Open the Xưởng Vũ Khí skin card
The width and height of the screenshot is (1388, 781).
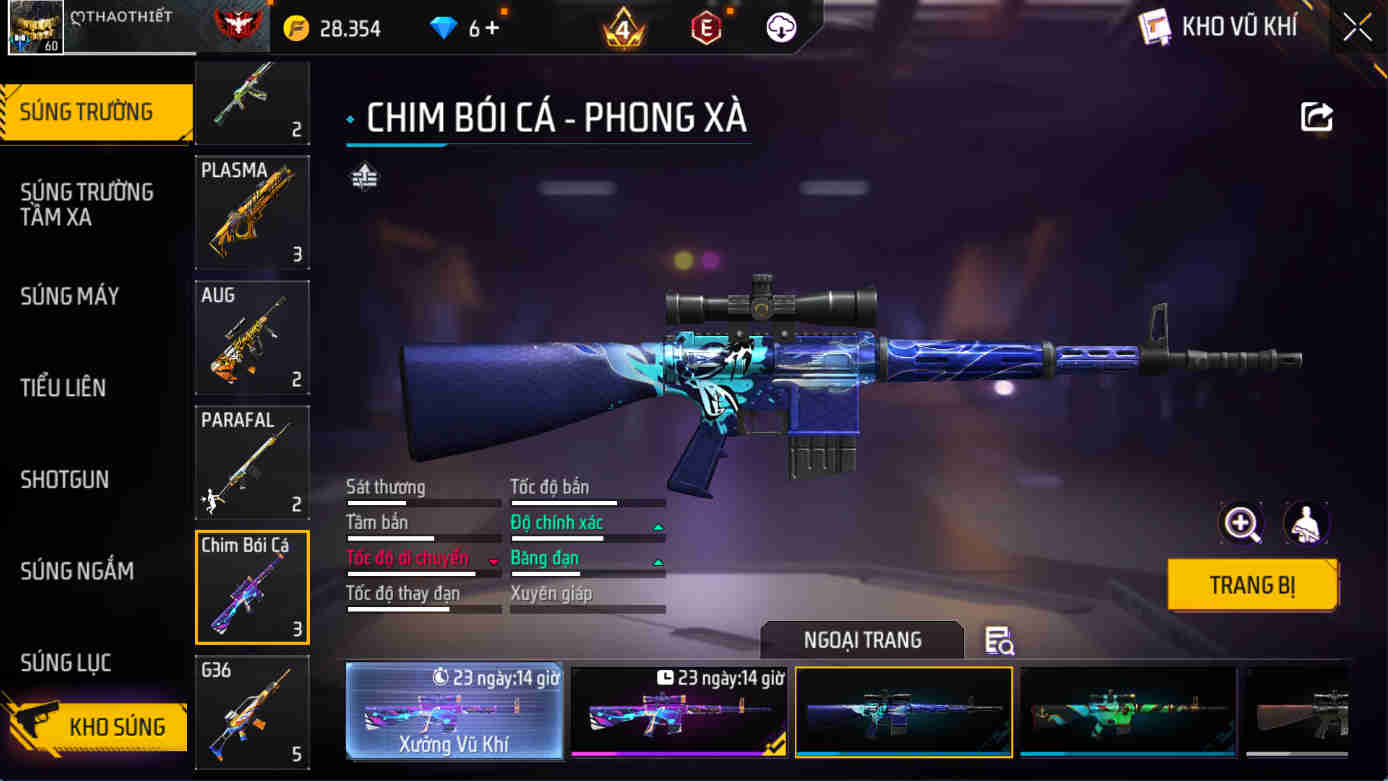(x=455, y=712)
